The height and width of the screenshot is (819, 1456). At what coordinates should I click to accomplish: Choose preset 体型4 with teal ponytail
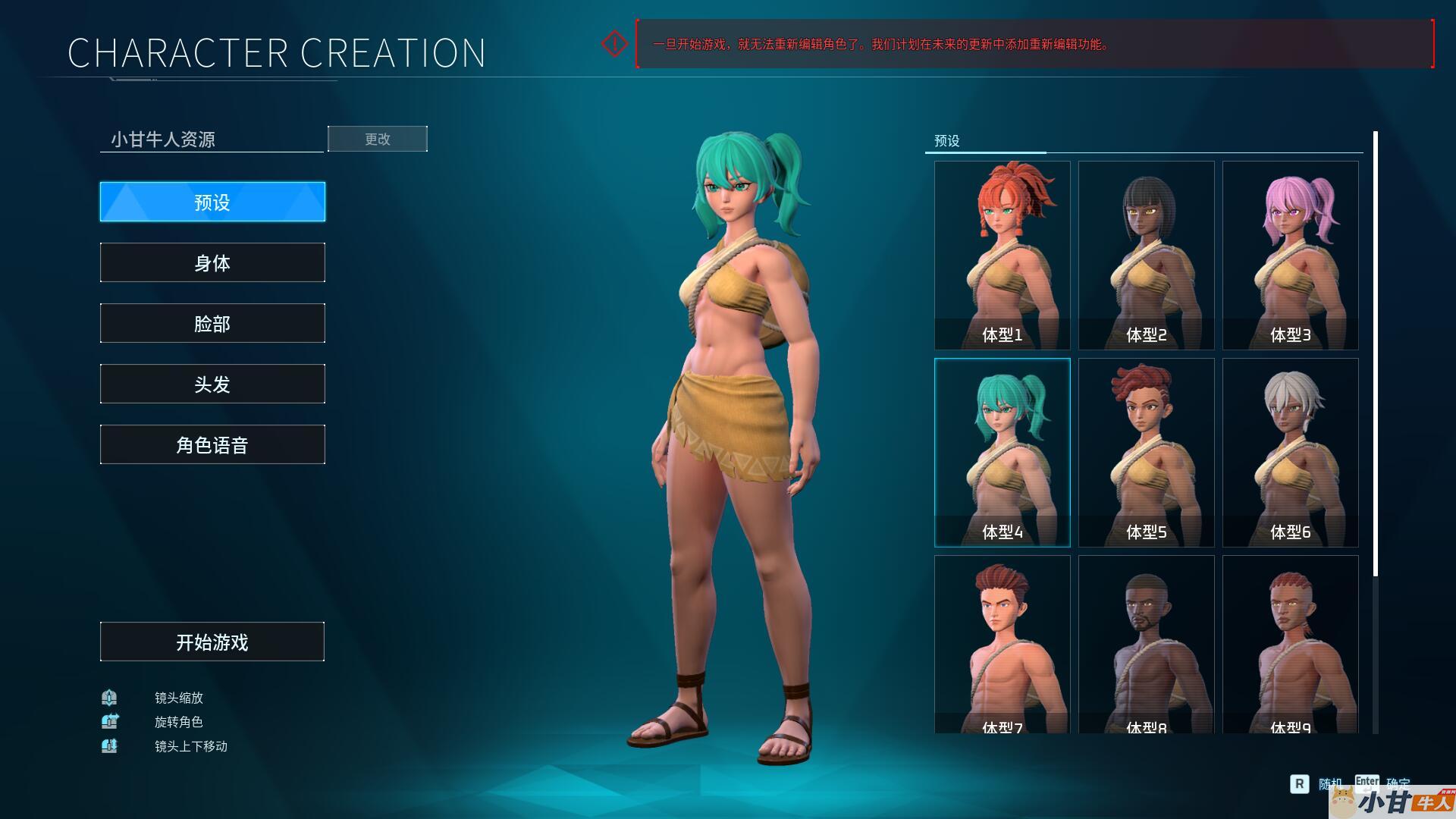tap(1002, 452)
